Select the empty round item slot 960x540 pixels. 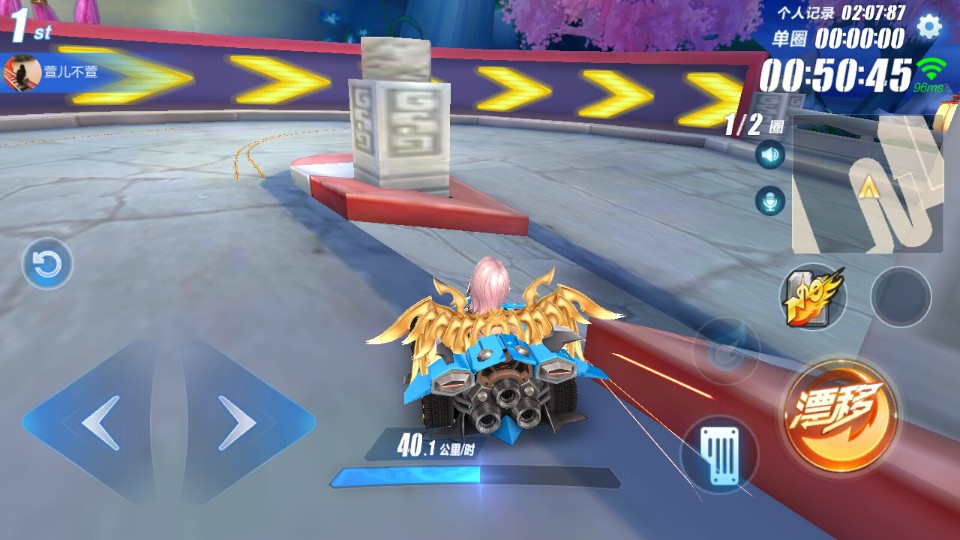pos(900,297)
